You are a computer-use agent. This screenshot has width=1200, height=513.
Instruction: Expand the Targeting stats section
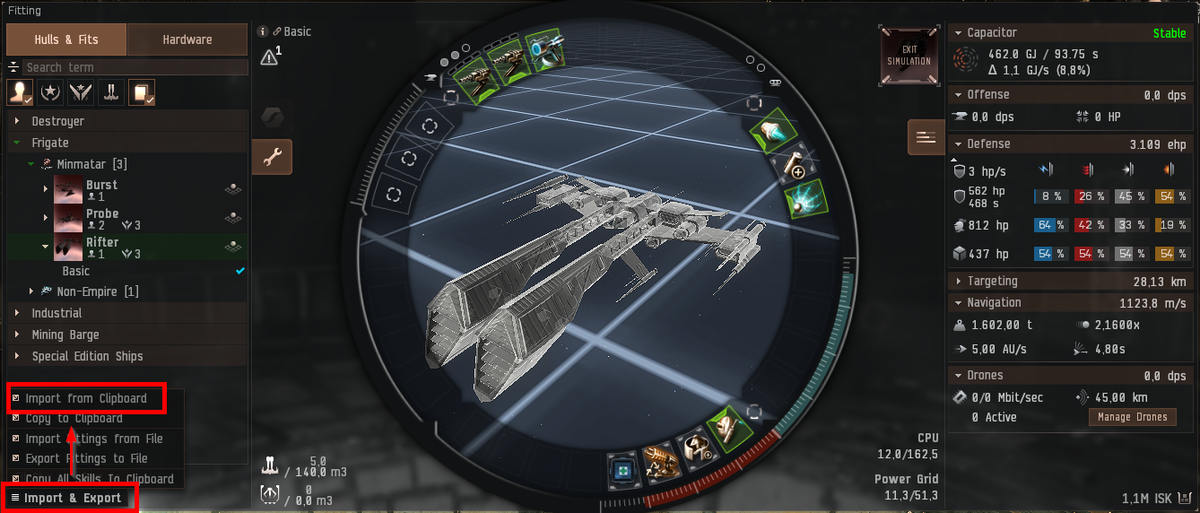(x=992, y=281)
